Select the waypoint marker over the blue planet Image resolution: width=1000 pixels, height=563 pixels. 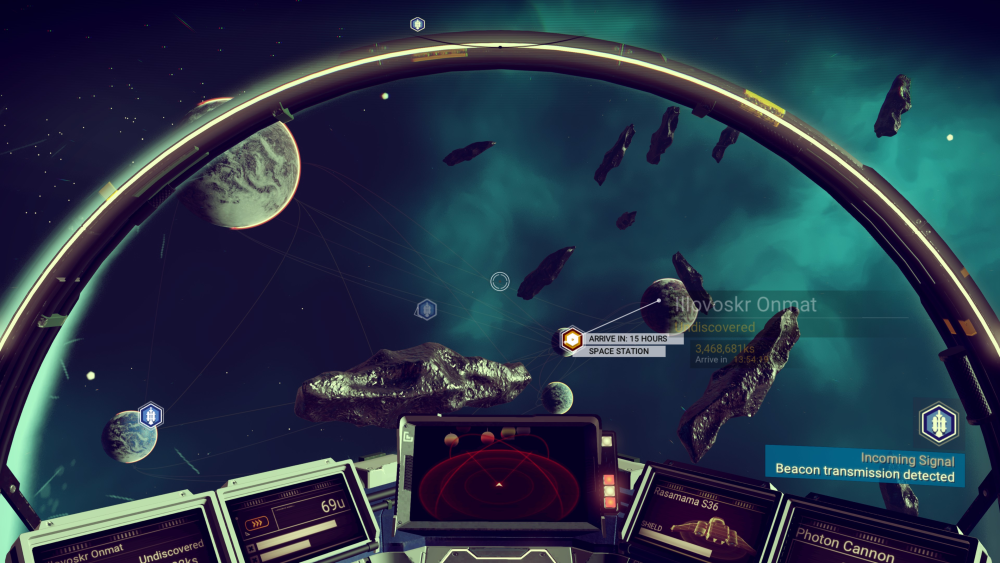click(151, 414)
